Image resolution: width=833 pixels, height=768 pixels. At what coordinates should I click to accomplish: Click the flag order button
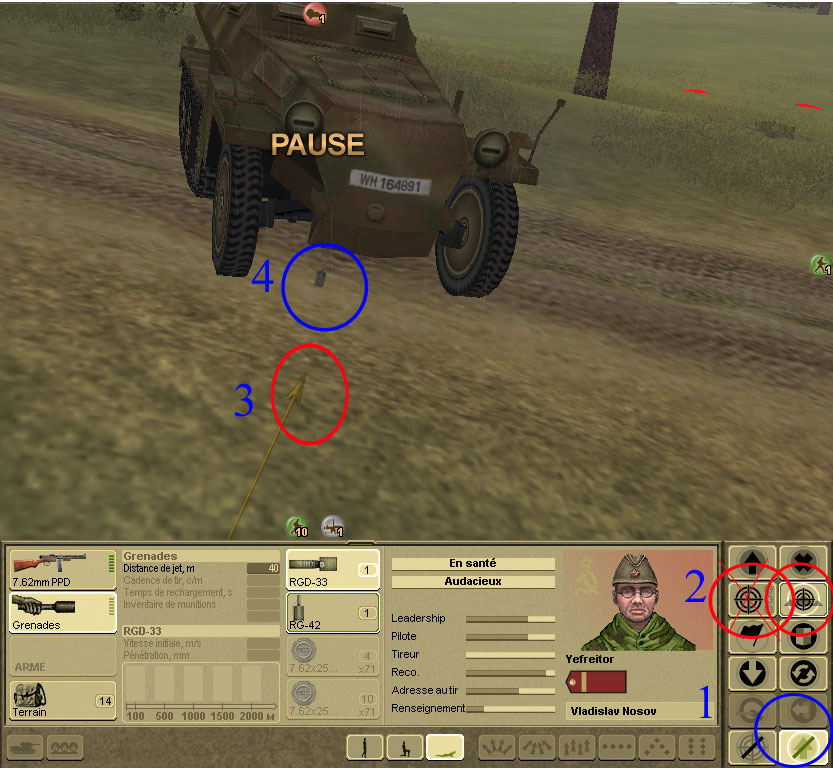pos(750,636)
